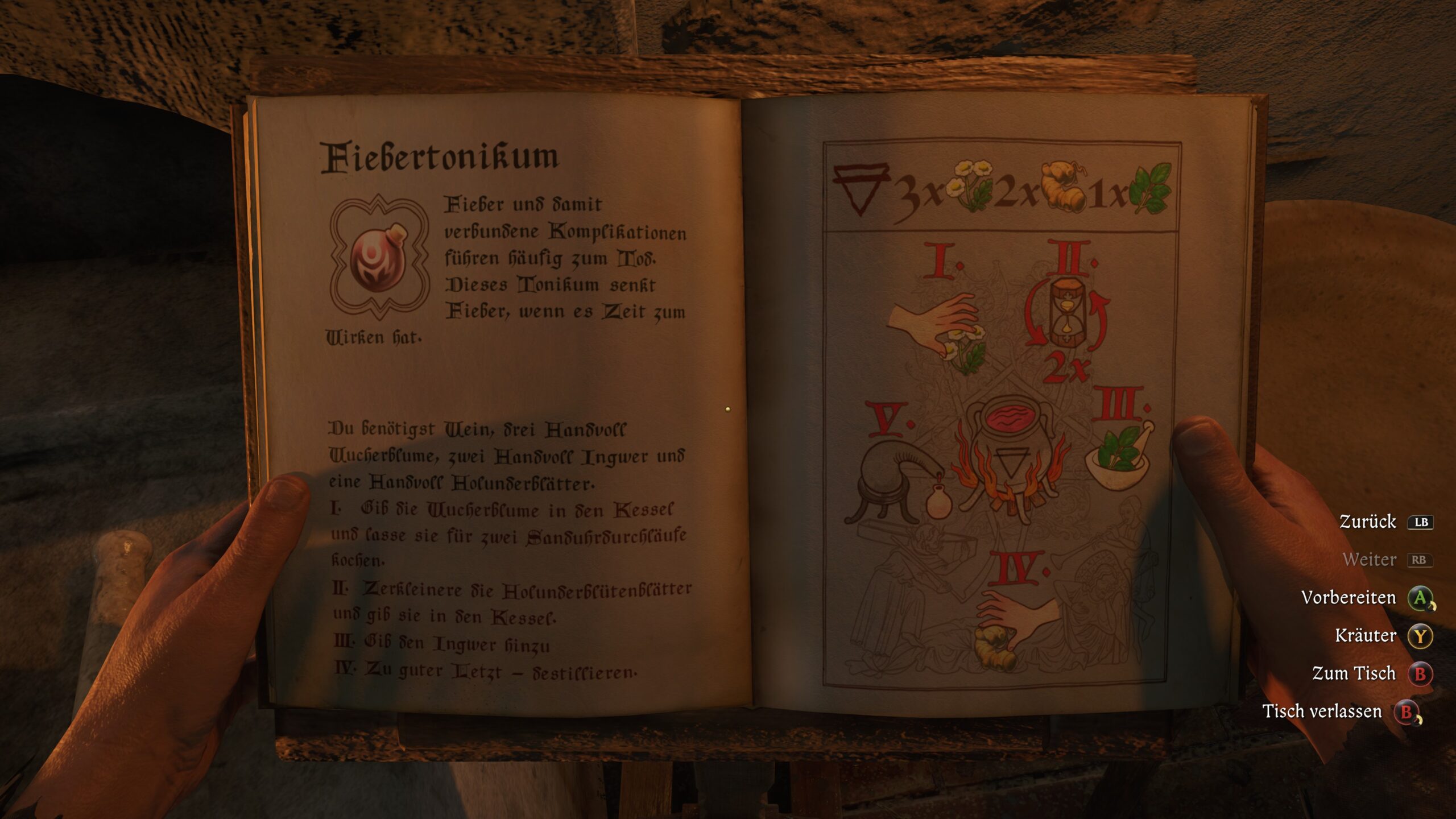Select the Zum Tisch option
This screenshot has height=819, width=1456.
1354,673
